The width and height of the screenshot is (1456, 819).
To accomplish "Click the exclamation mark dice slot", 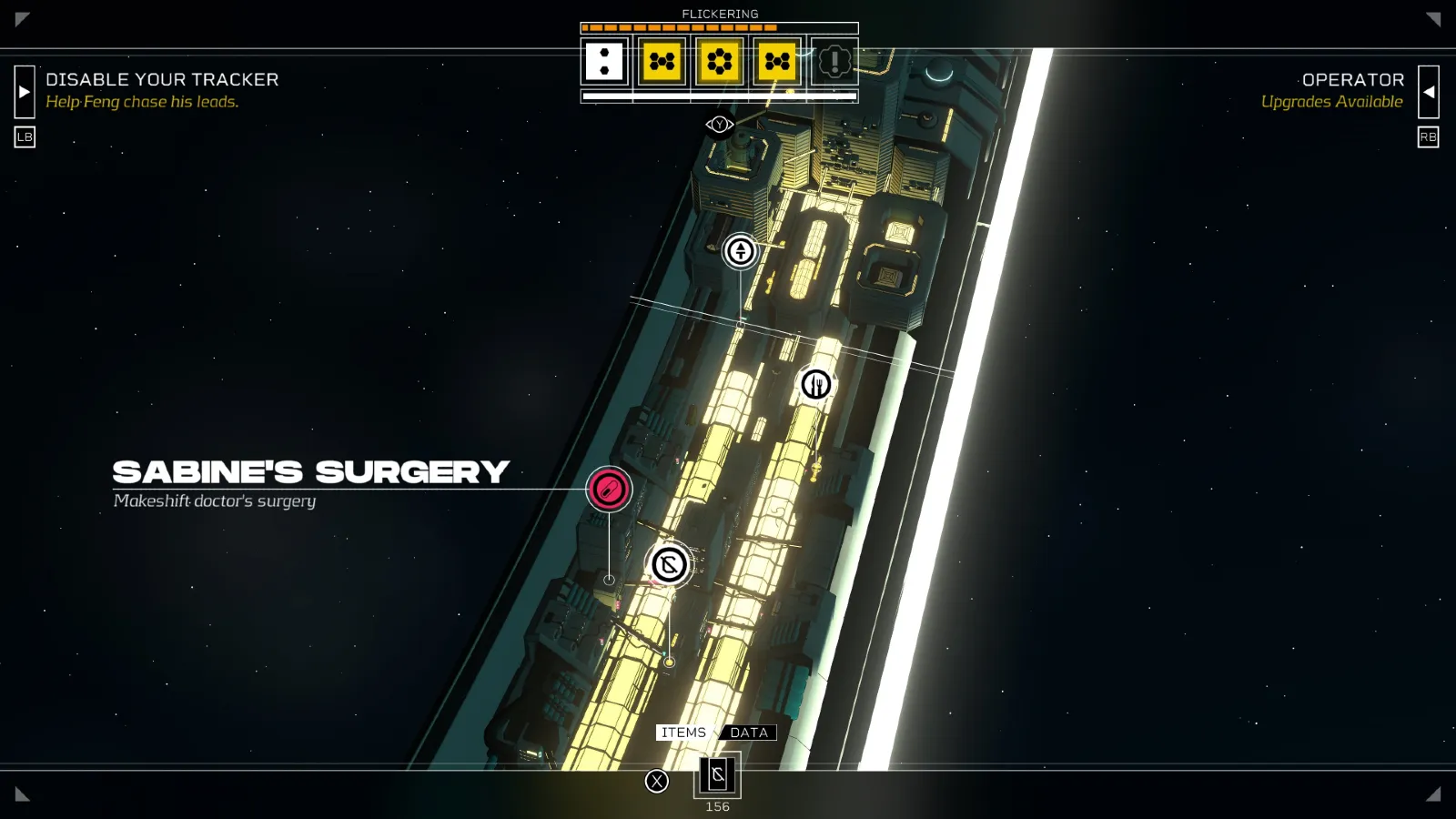I will [834, 62].
